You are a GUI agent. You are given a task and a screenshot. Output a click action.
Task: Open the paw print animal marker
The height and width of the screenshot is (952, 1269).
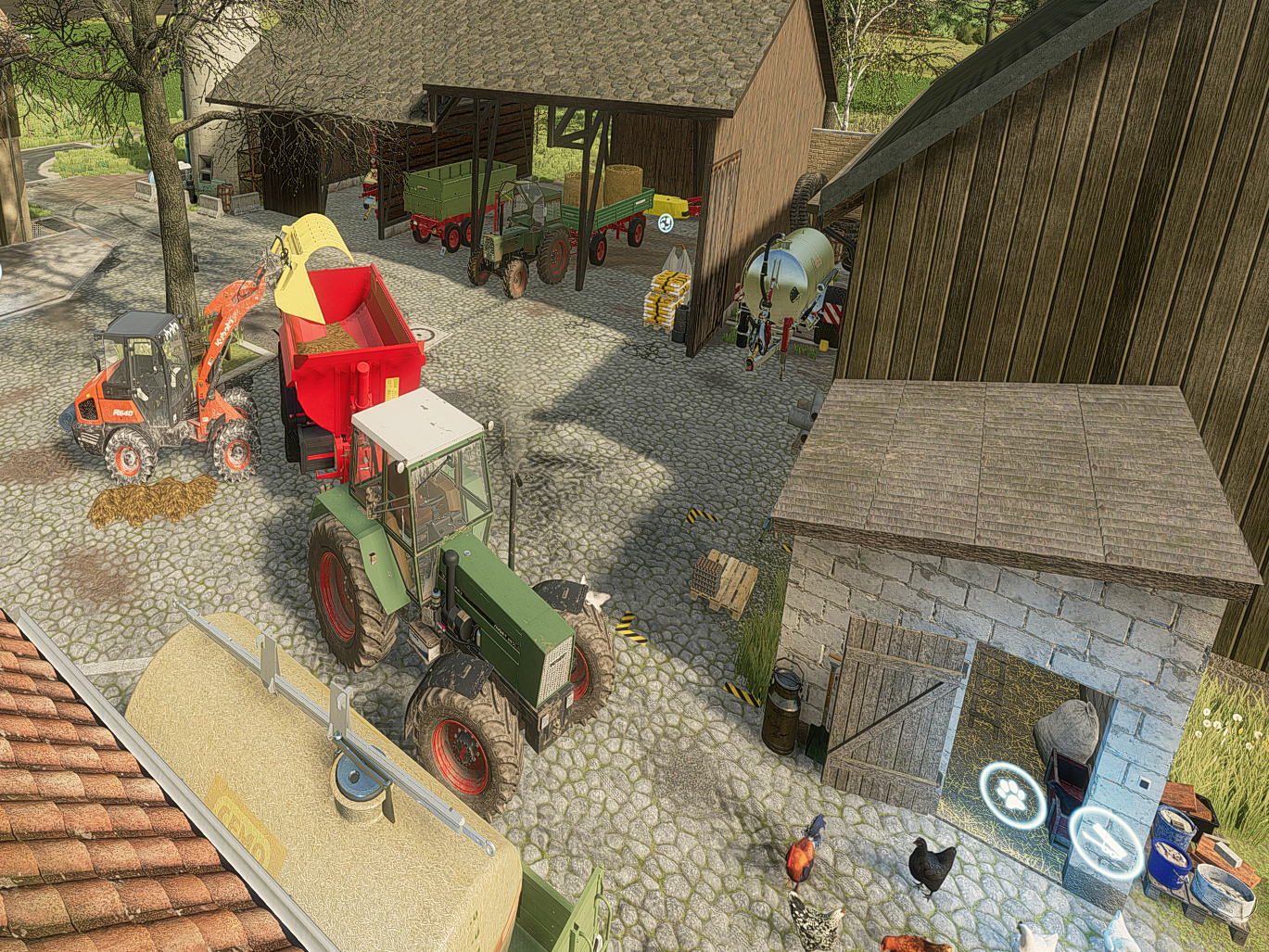1012,794
